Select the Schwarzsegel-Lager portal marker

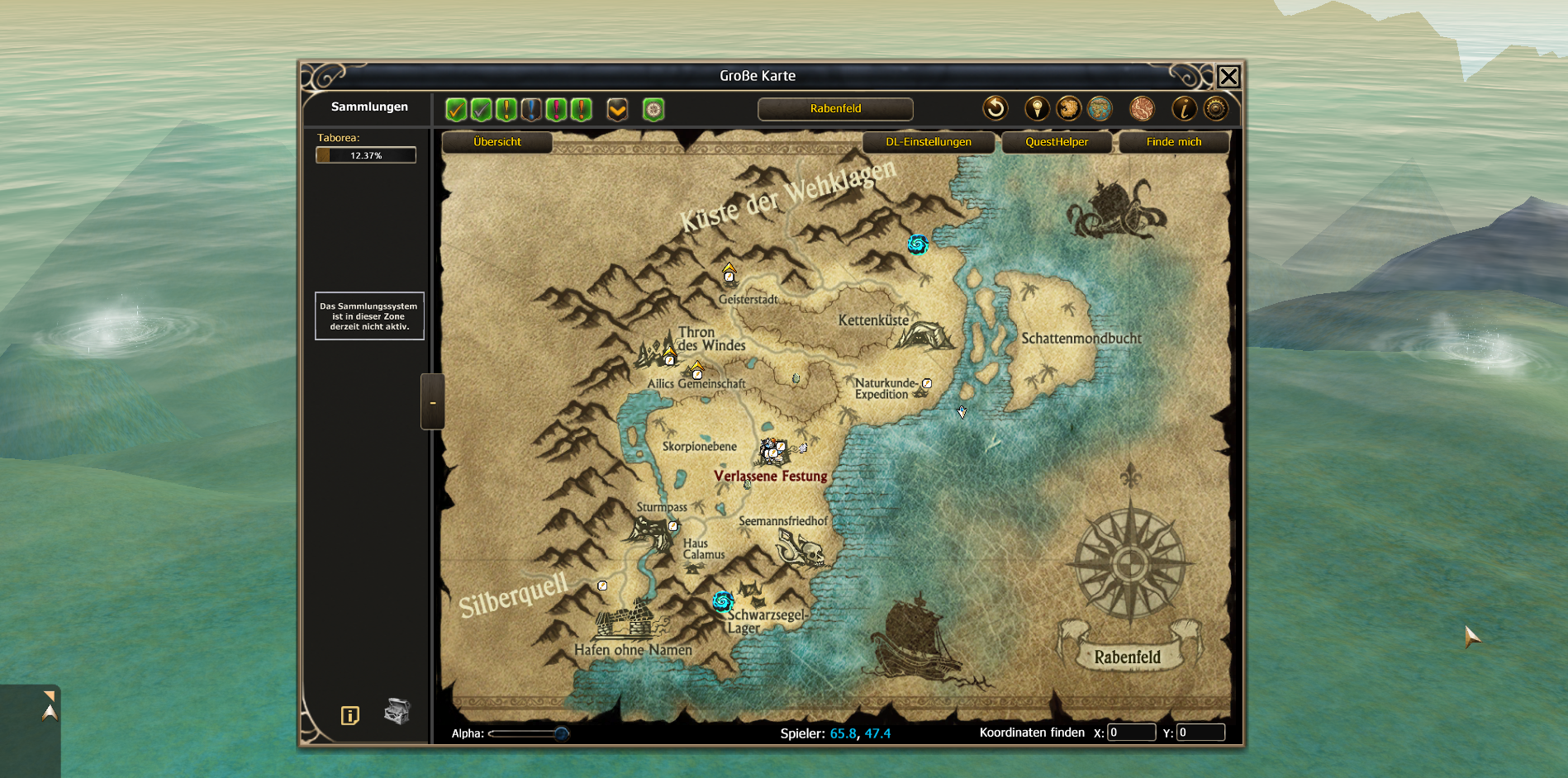pos(723,600)
